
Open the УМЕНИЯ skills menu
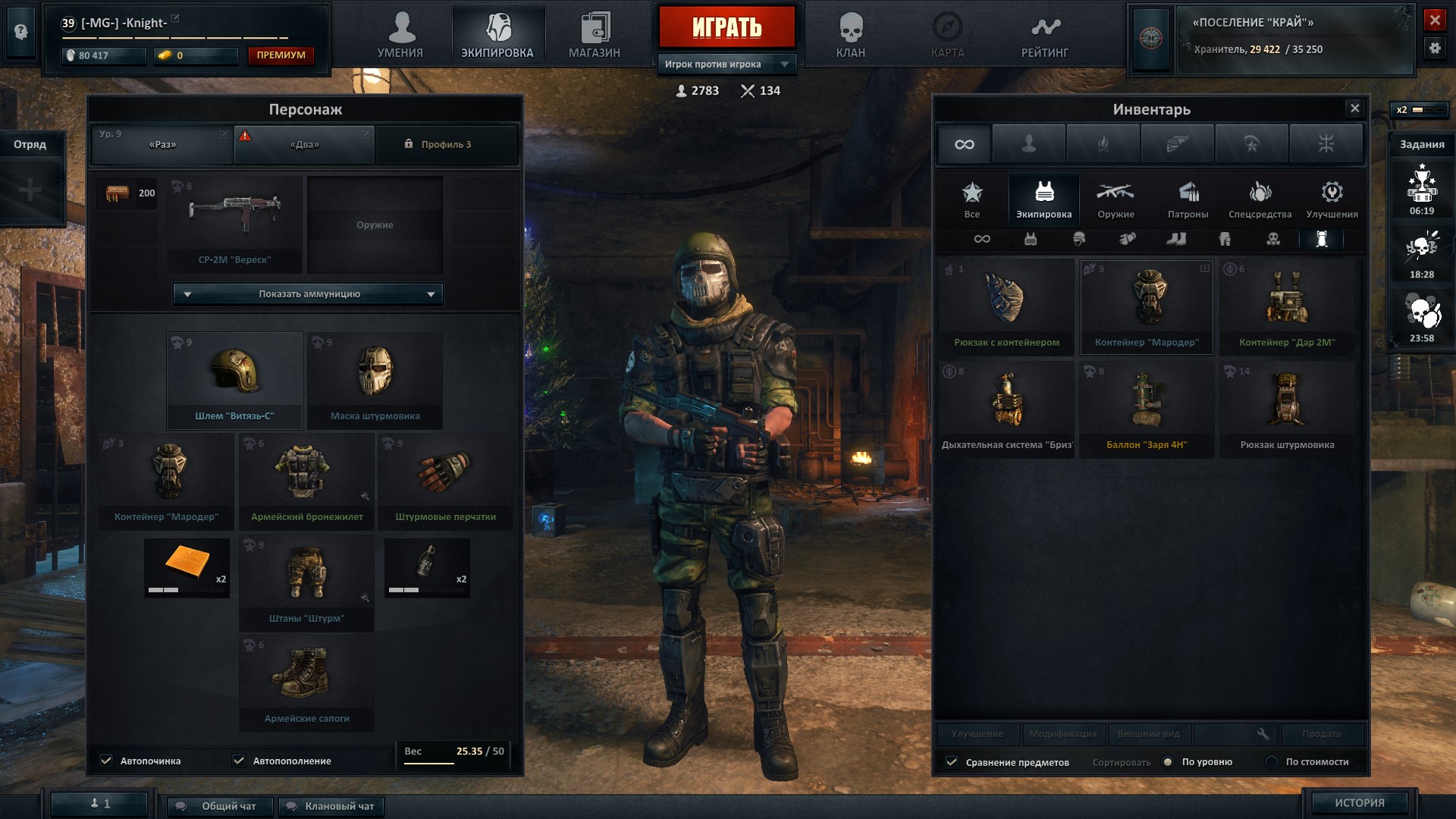[400, 36]
